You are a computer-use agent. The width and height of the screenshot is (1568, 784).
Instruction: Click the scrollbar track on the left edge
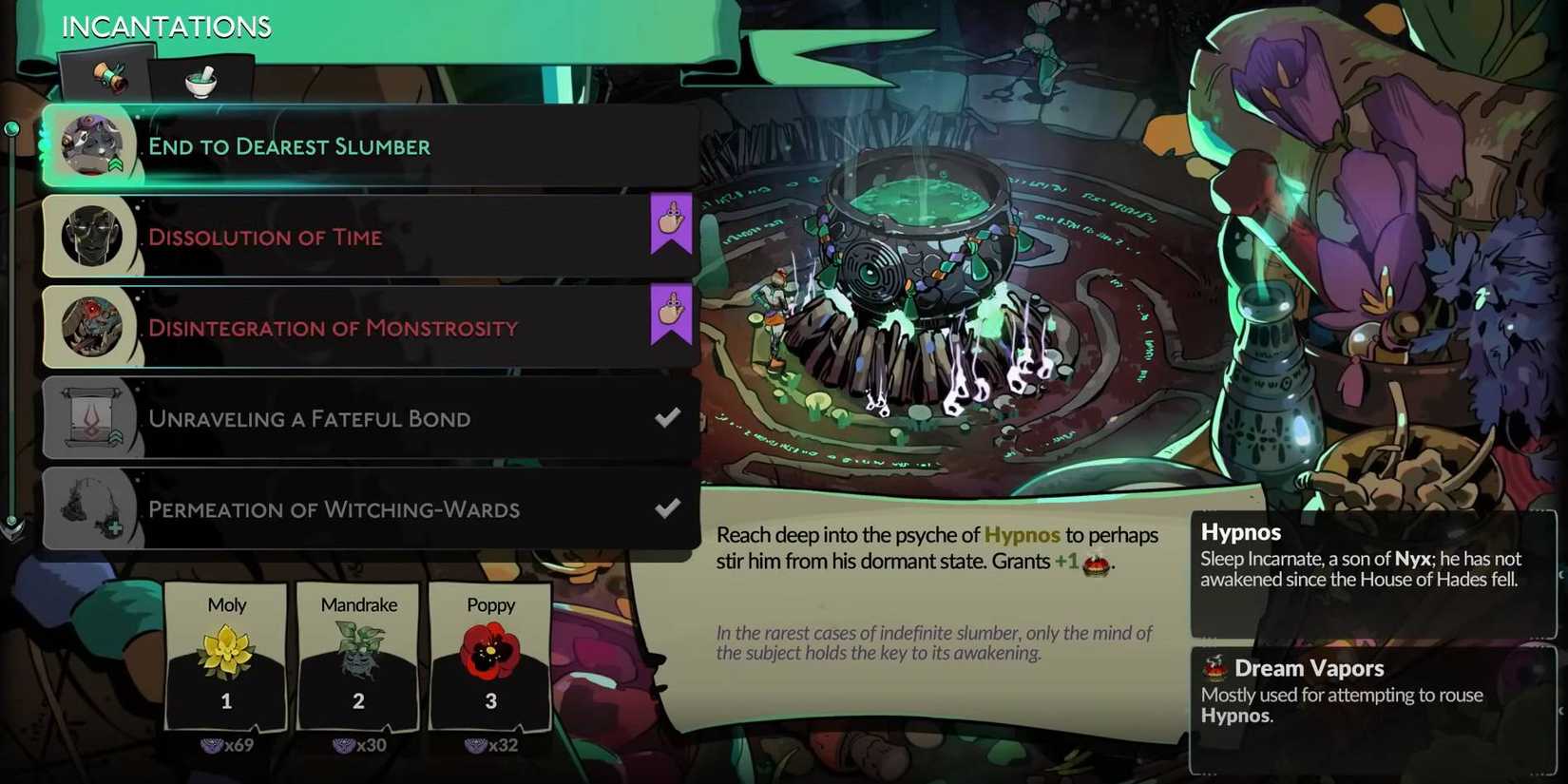[12, 323]
